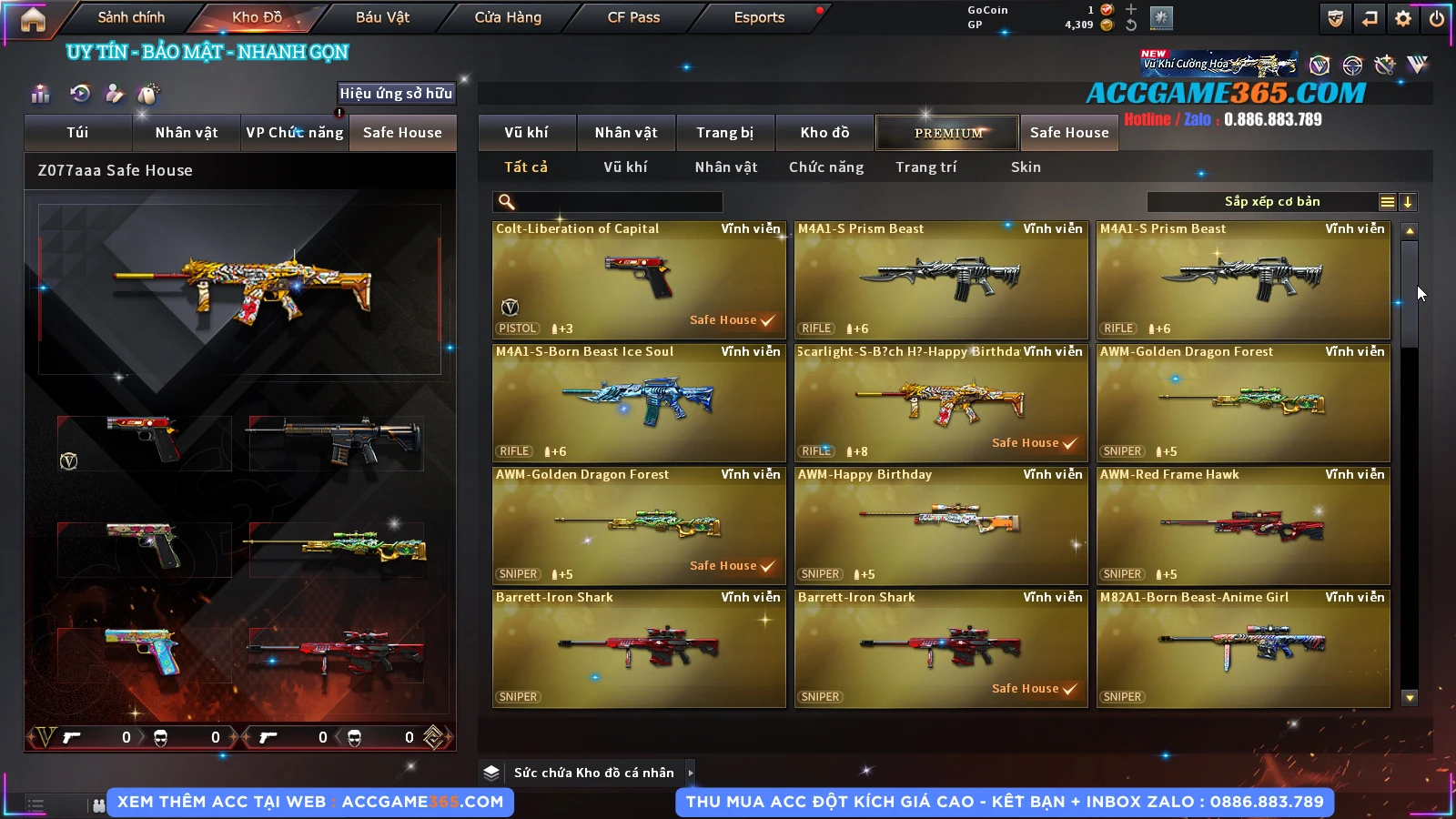
Task: Open the PREMIUM inventory tab
Action: (948, 133)
